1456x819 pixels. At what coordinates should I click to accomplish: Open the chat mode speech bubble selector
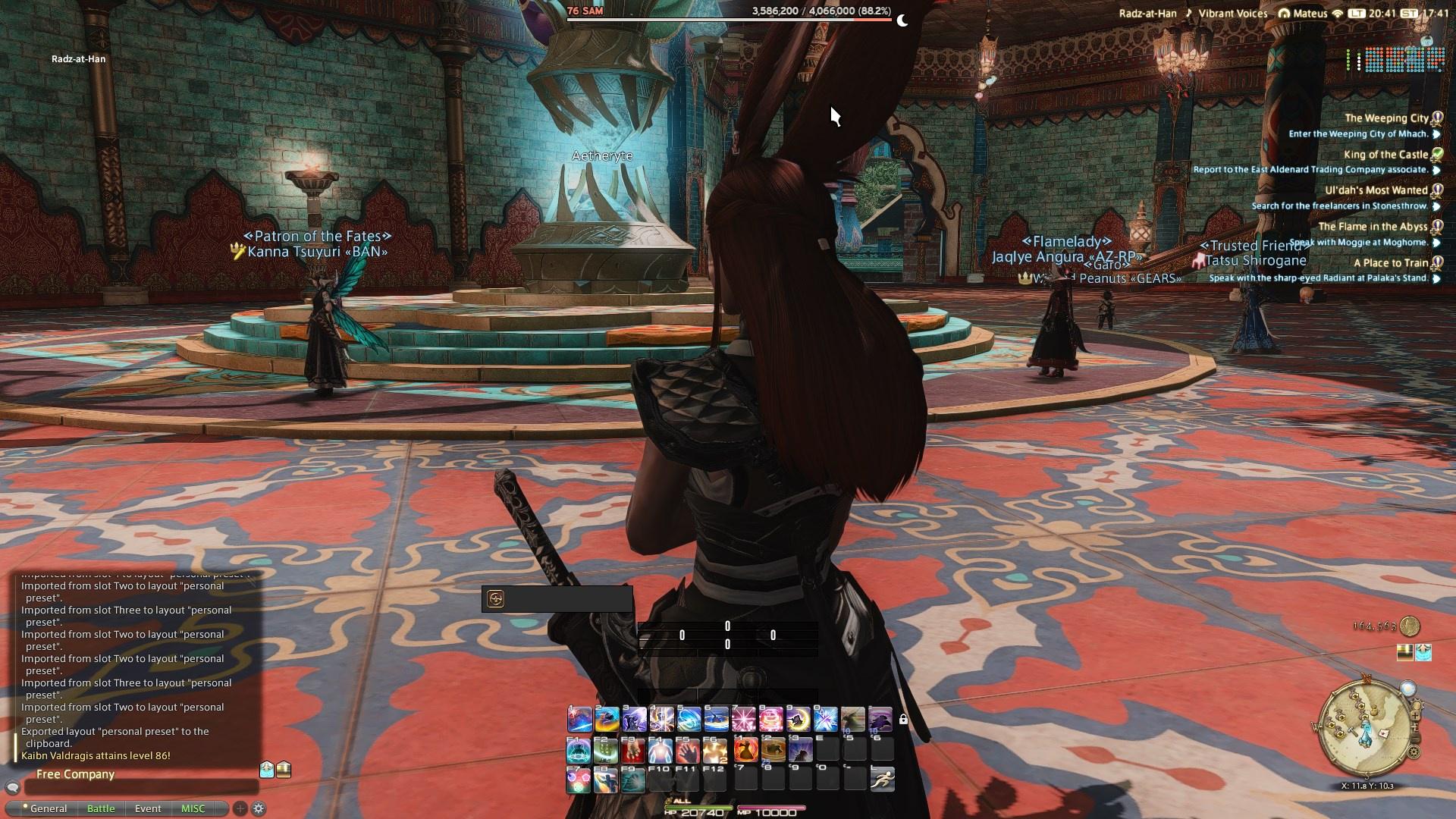click(x=12, y=789)
